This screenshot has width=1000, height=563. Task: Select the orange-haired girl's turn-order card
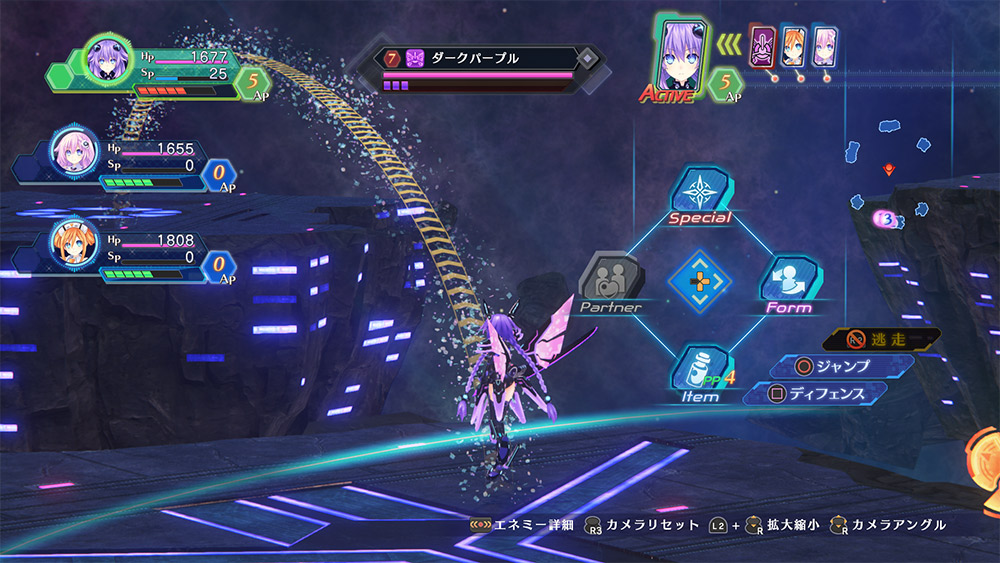coord(794,48)
